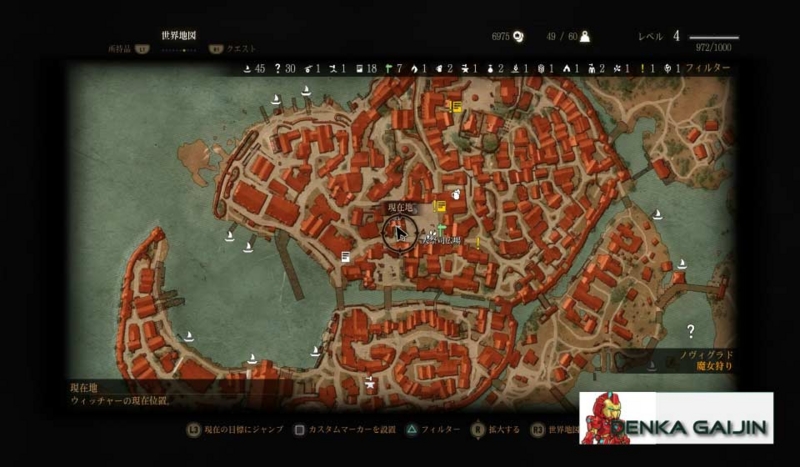Click the DENKA GAIJIN channel watermark
This screenshot has width=800, height=467.
pos(676,418)
